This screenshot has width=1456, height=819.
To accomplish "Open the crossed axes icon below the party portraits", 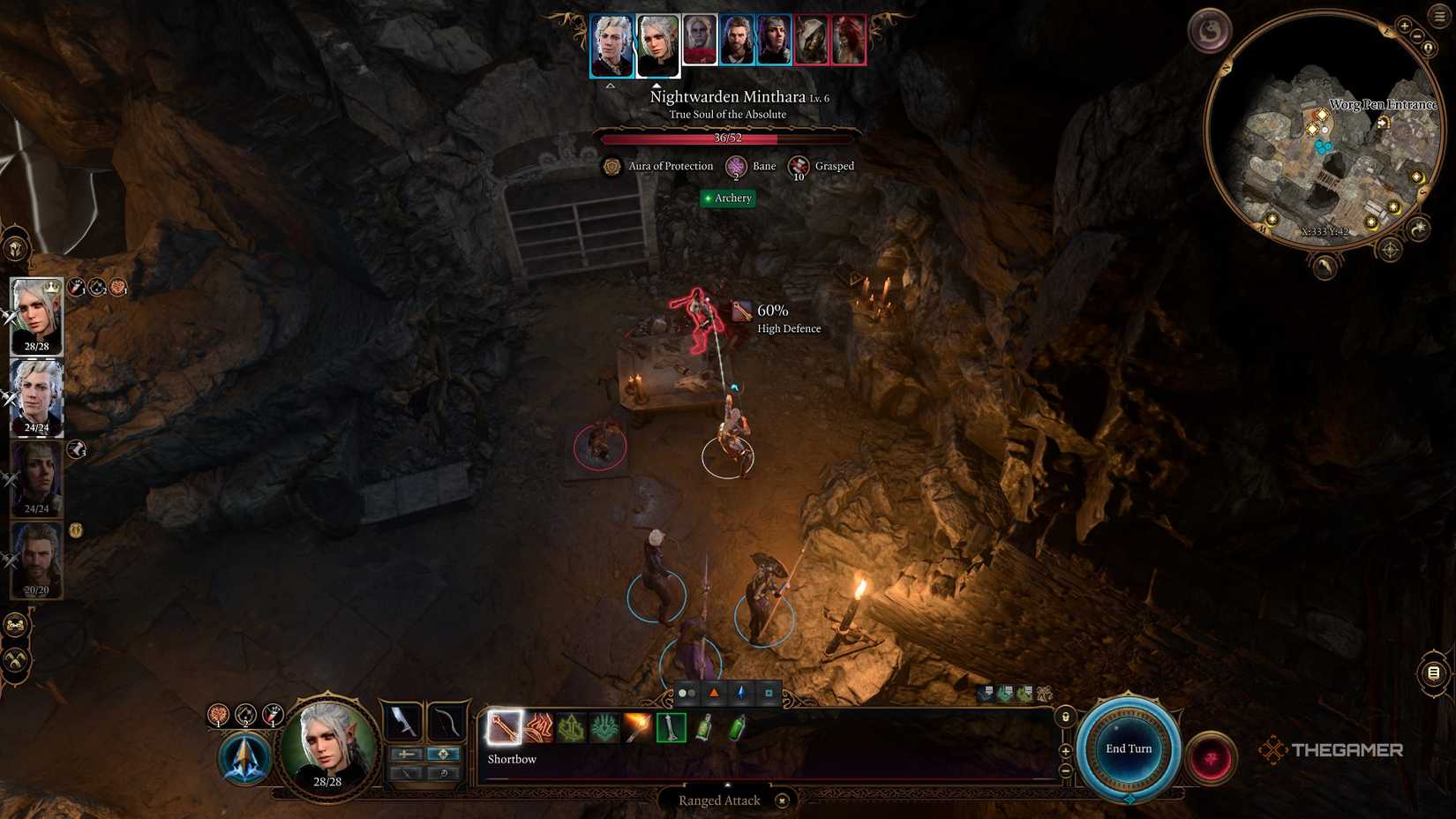I will point(13,658).
